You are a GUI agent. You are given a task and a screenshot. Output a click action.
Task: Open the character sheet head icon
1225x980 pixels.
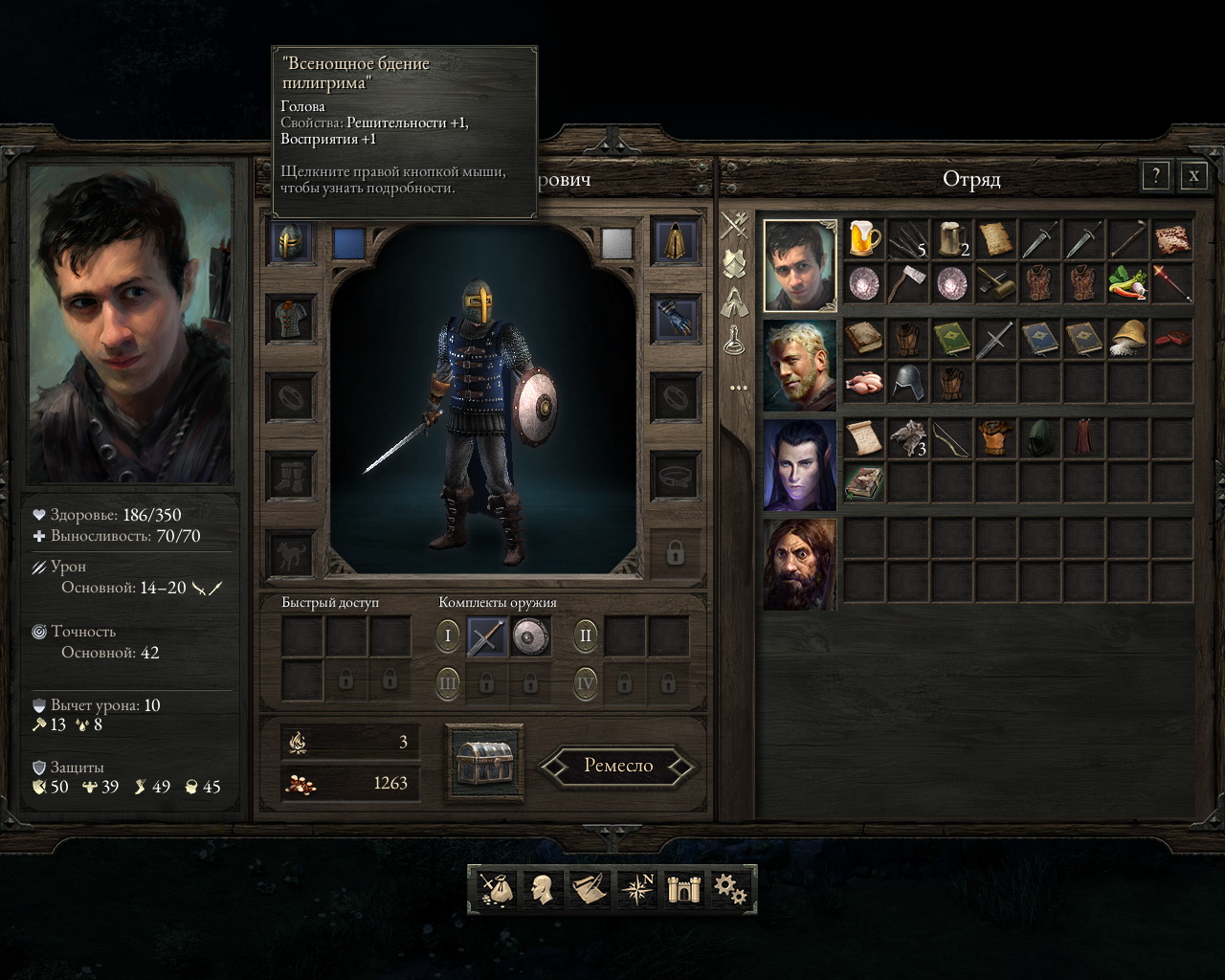543,889
